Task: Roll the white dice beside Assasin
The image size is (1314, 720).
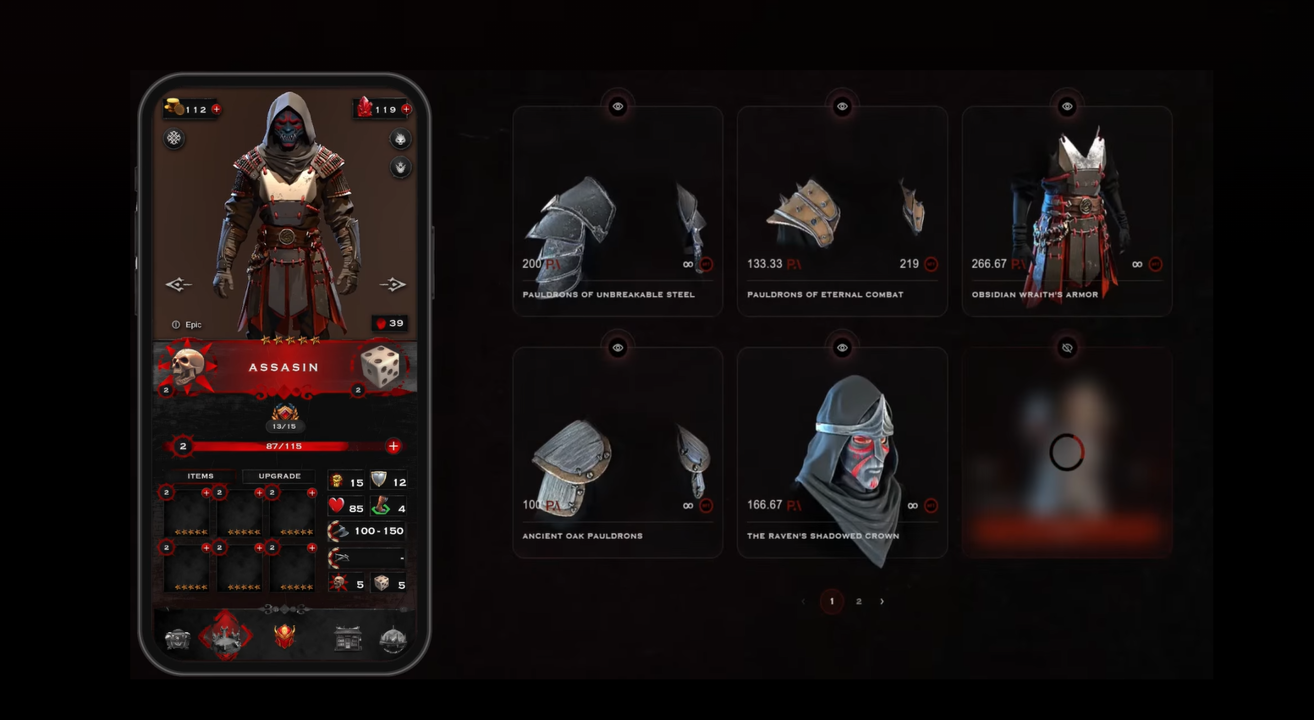Action: coord(380,366)
